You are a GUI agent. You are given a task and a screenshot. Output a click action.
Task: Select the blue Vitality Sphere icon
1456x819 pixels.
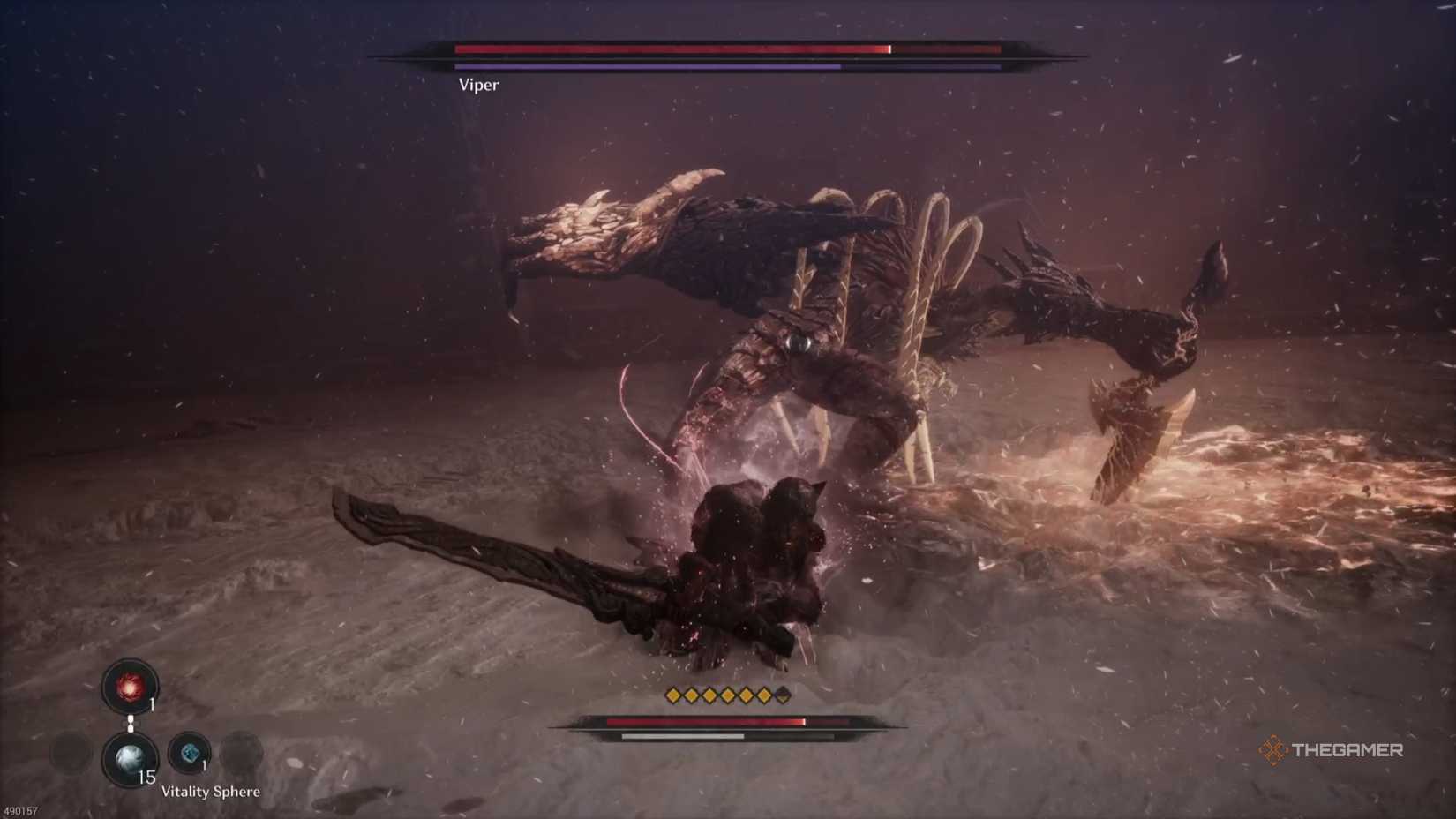tap(190, 754)
